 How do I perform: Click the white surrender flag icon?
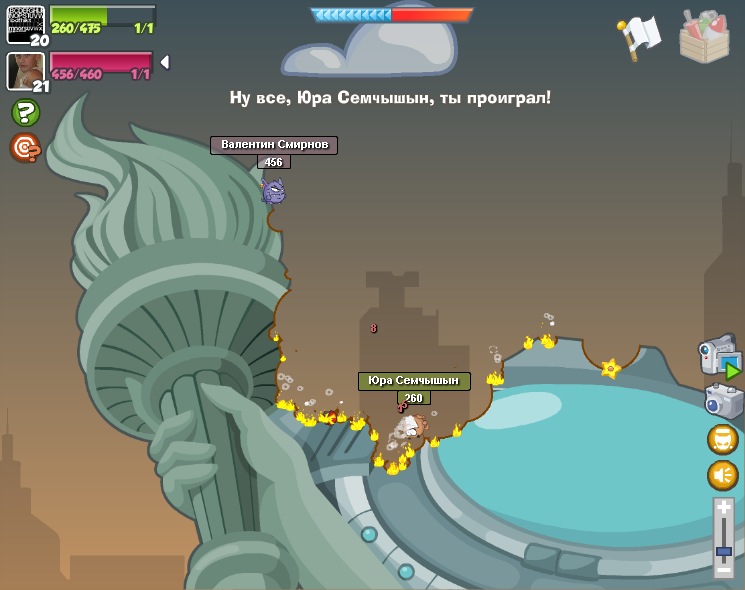(640, 36)
